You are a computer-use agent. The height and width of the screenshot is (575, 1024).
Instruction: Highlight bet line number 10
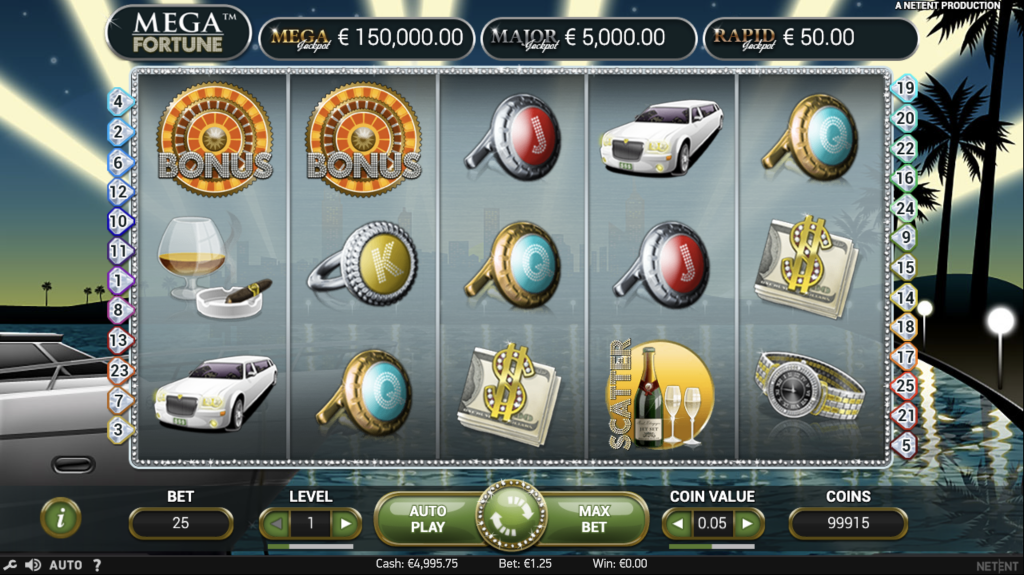tap(118, 221)
